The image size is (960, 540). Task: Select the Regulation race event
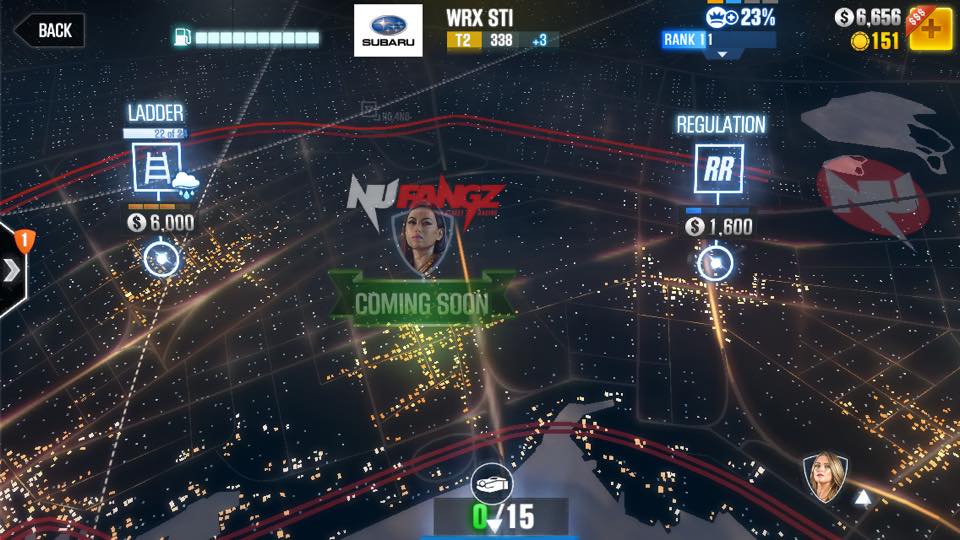click(719, 168)
